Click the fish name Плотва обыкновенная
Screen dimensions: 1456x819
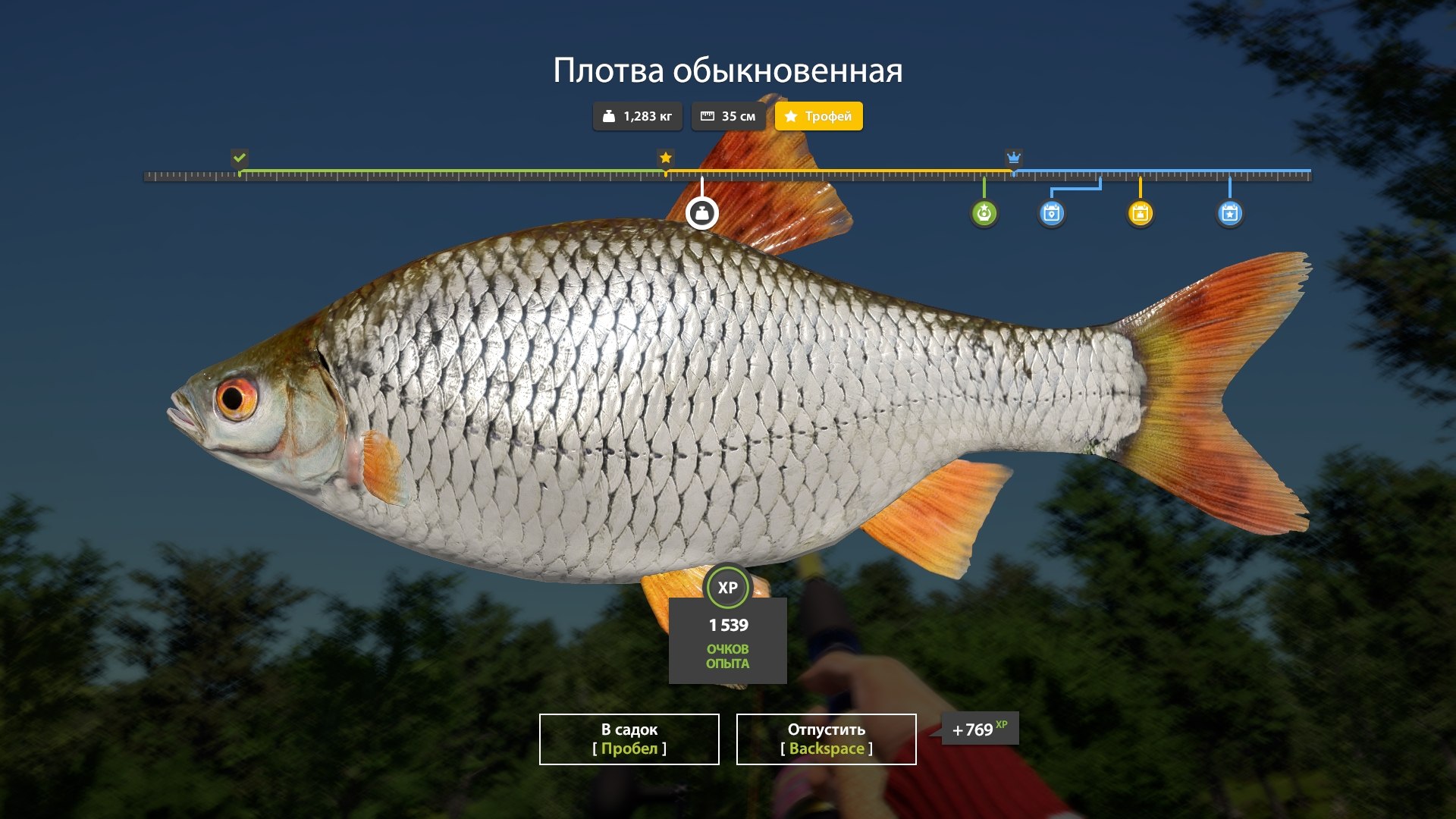pos(728,69)
